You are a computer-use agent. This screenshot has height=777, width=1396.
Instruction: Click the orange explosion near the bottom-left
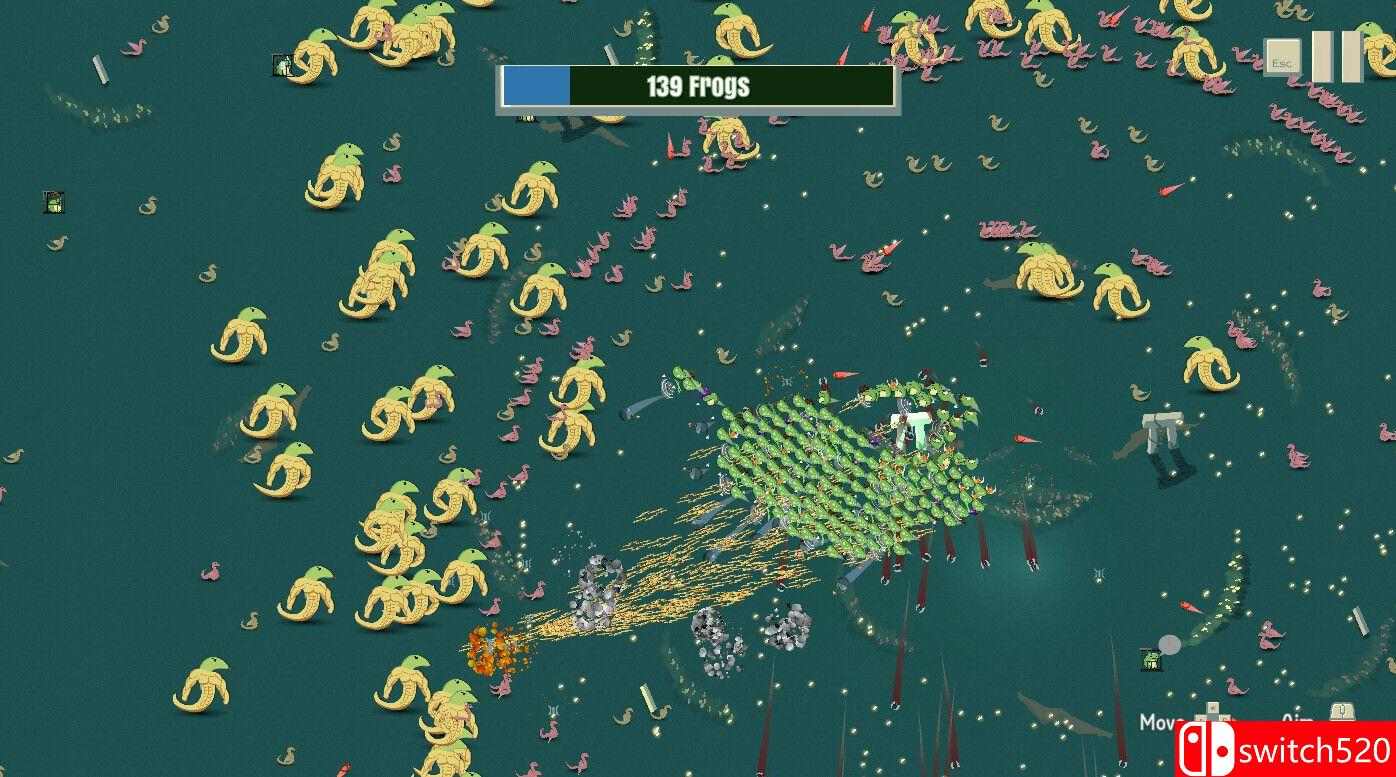[492, 652]
